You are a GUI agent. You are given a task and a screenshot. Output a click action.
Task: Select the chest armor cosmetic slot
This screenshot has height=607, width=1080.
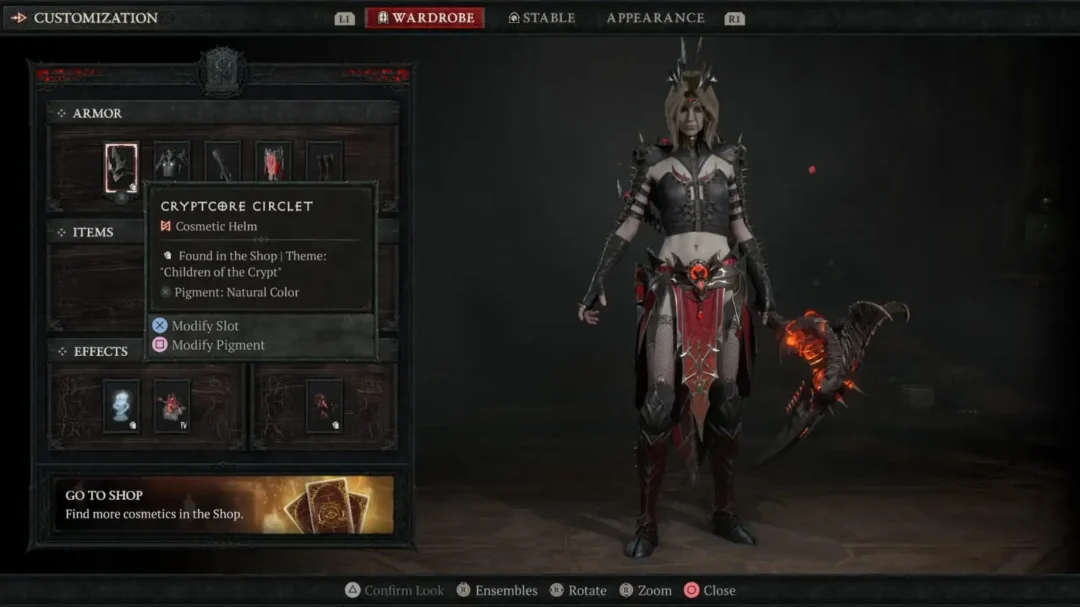point(171,162)
